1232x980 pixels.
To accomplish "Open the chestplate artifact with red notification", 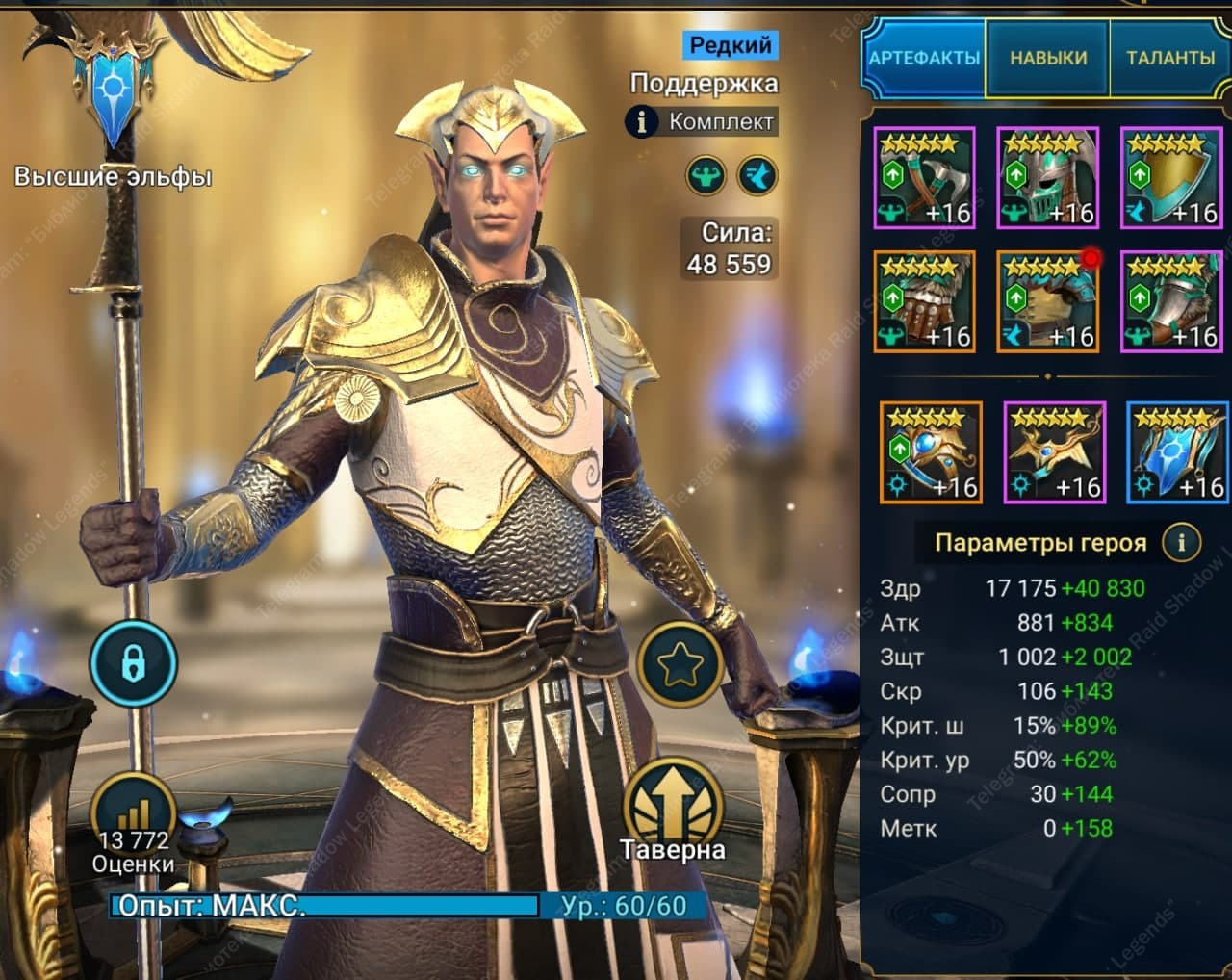I will pos(1048,301).
